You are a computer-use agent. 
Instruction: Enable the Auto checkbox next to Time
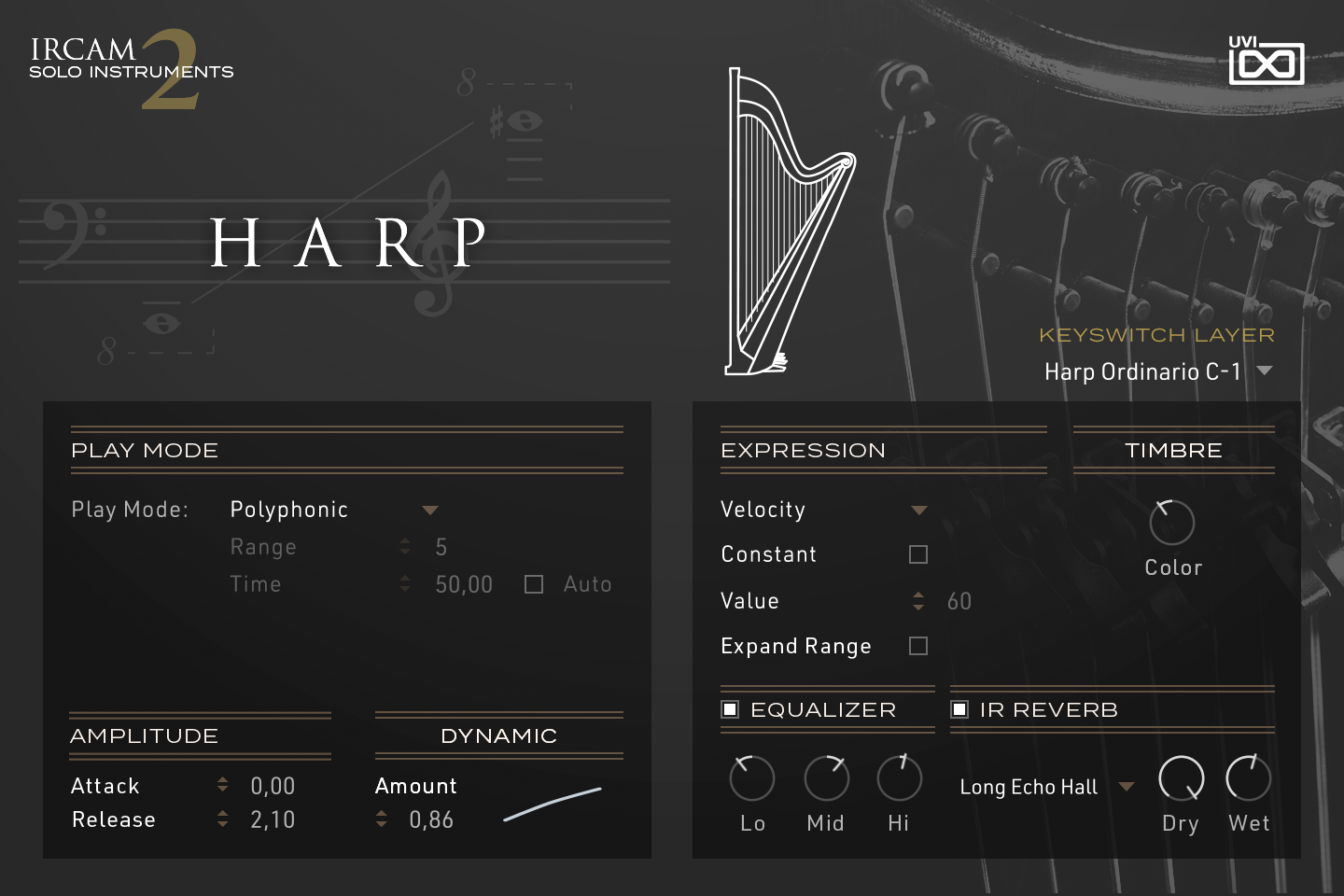[x=533, y=583]
